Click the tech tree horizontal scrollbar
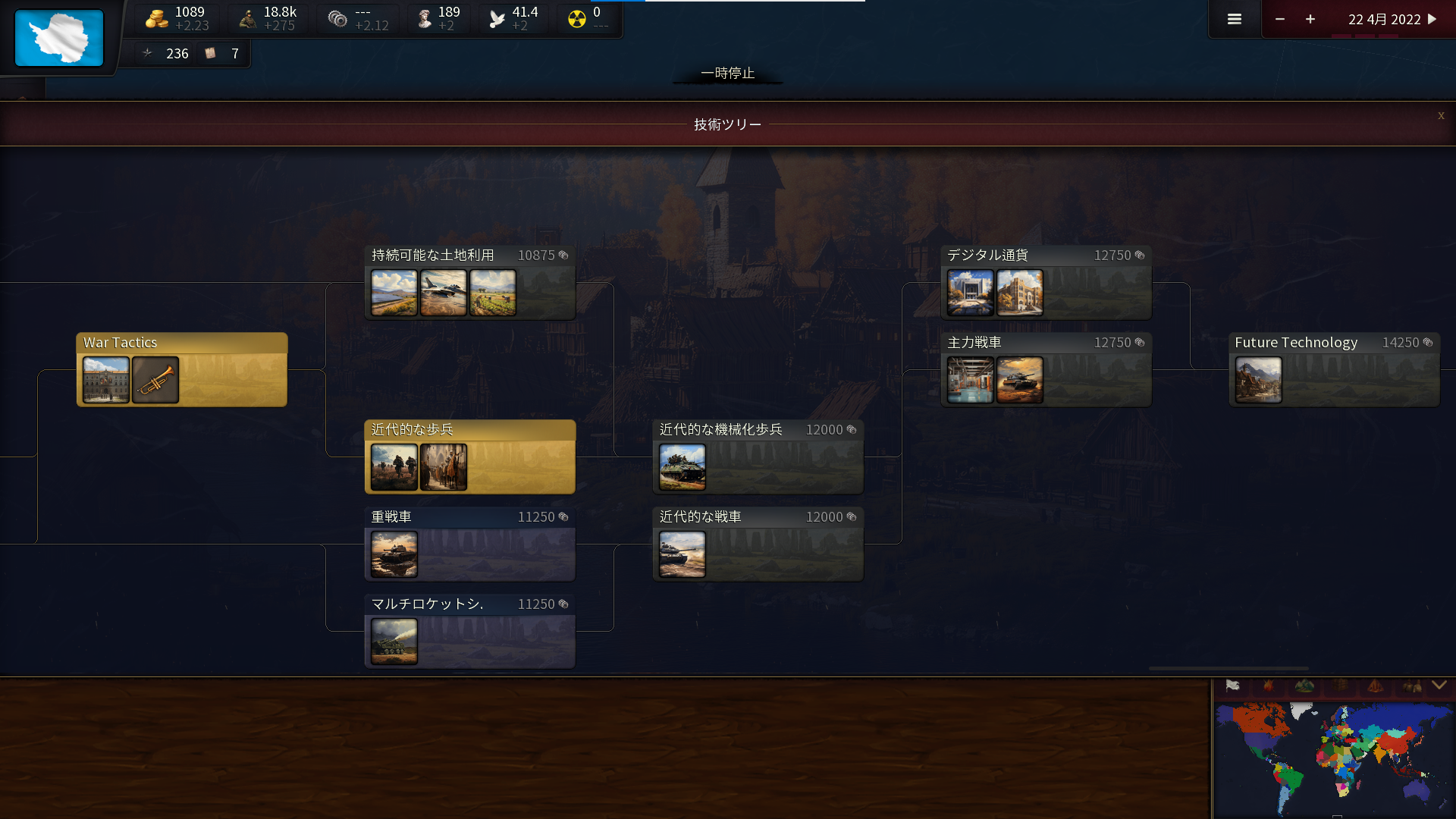The image size is (1456, 819). point(1228,668)
